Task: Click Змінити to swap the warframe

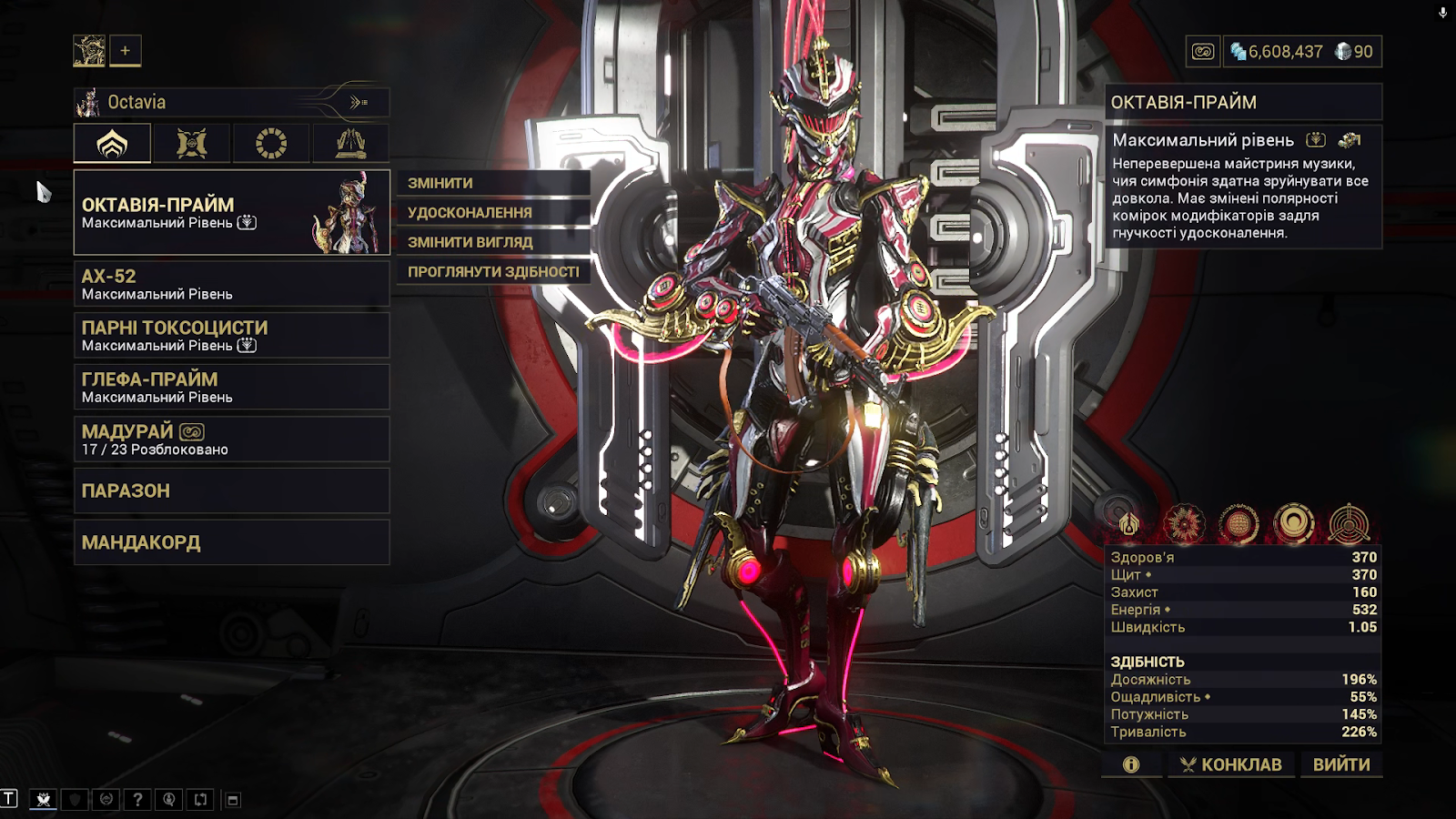Action: pyautogui.click(x=492, y=183)
